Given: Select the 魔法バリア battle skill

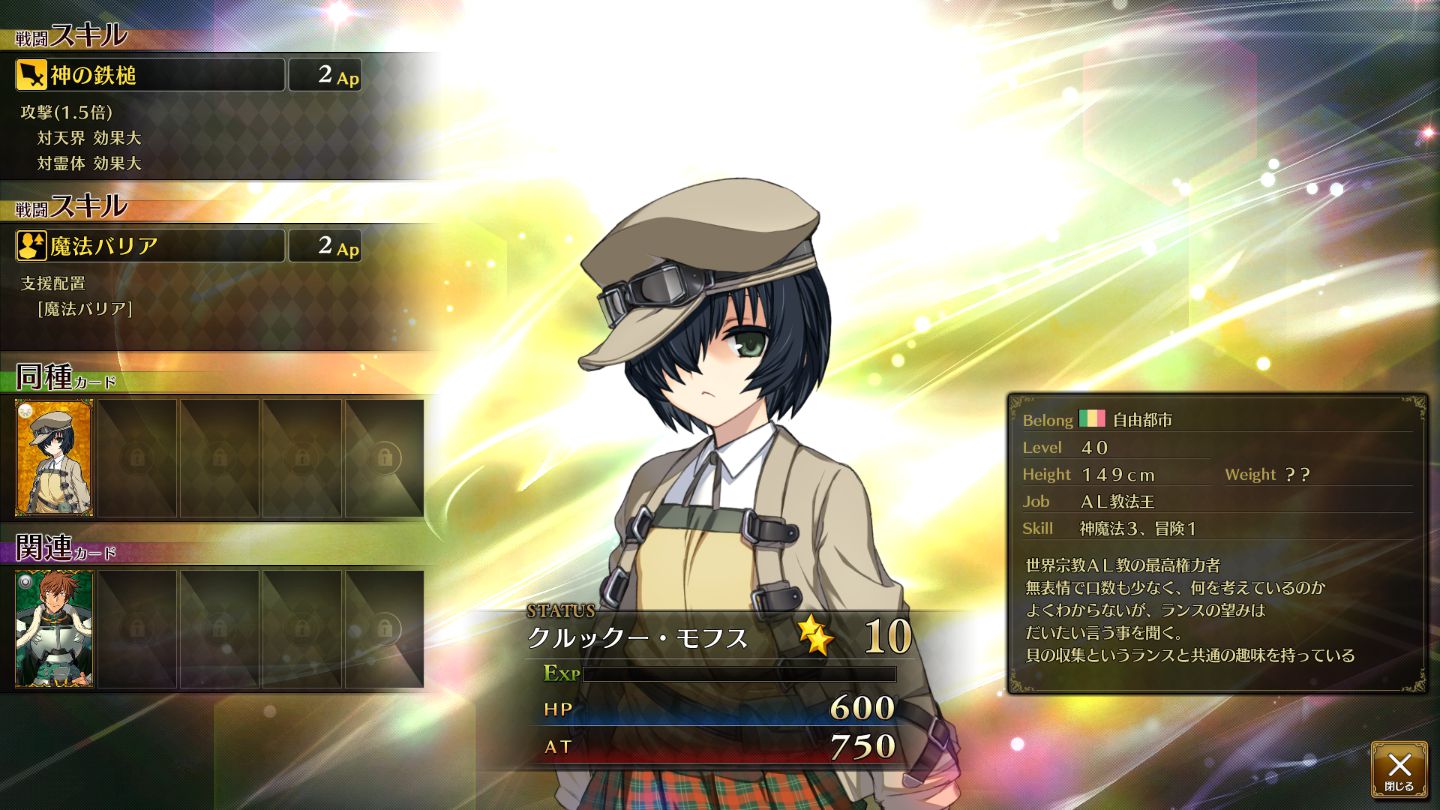Looking at the screenshot, I should pyautogui.click(x=150, y=246).
